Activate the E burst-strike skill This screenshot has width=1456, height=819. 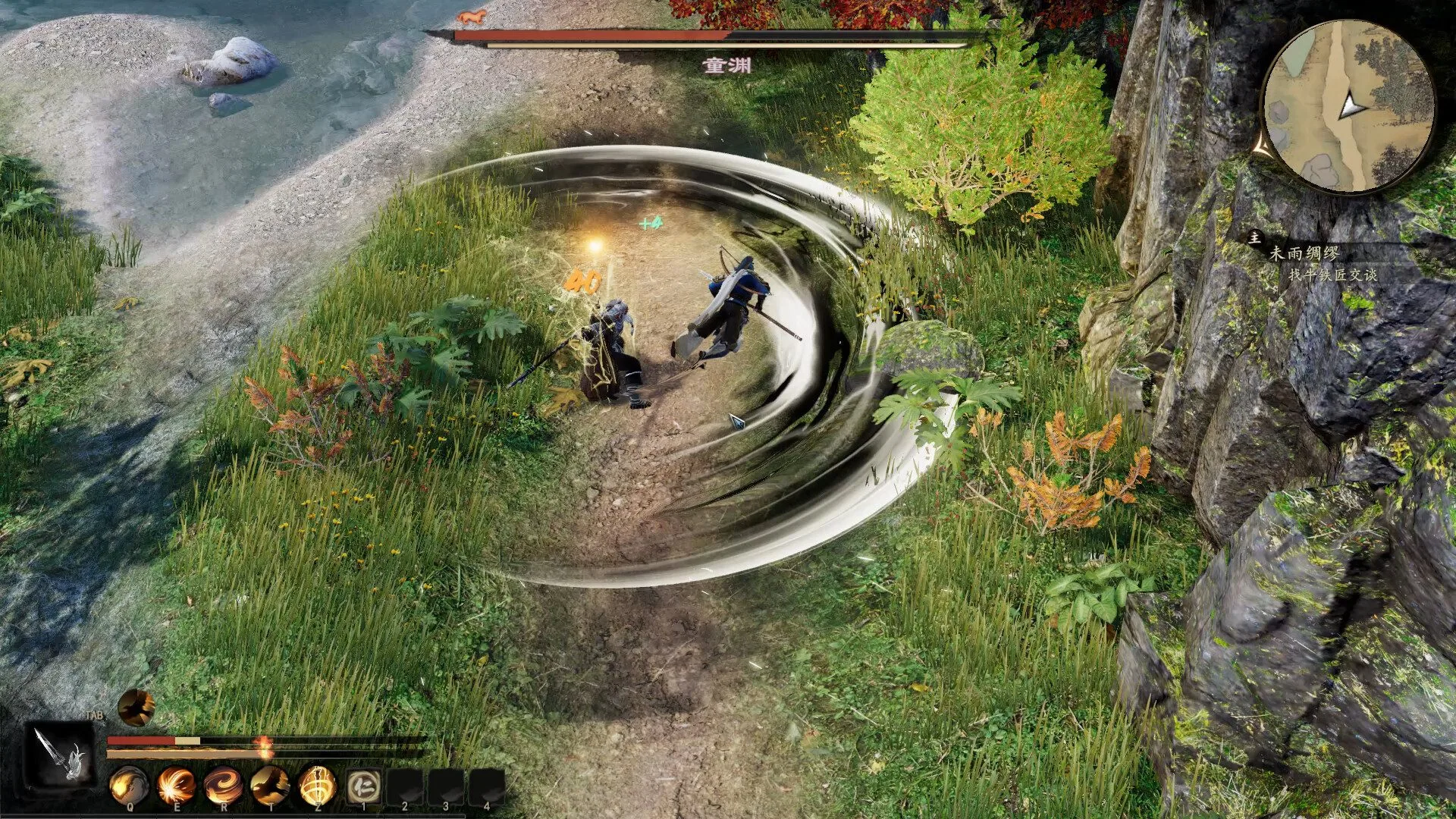pos(177,784)
